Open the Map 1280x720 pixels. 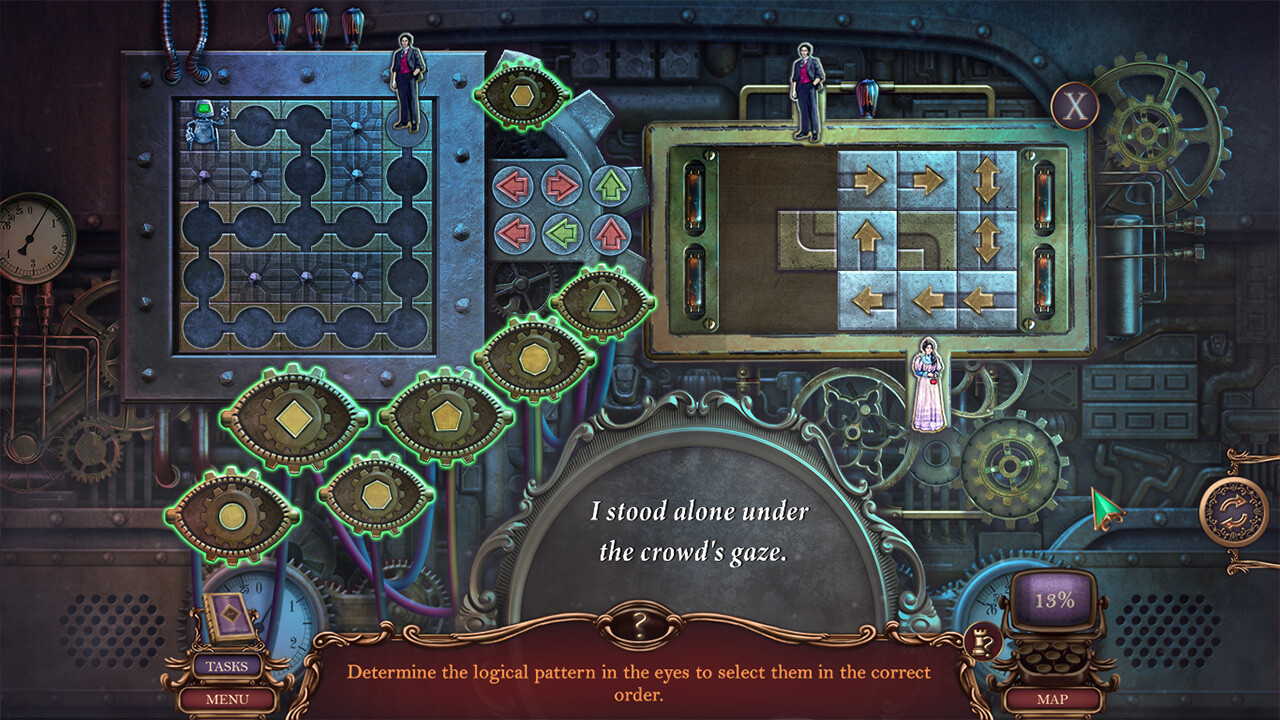pyautogui.click(x=1053, y=699)
